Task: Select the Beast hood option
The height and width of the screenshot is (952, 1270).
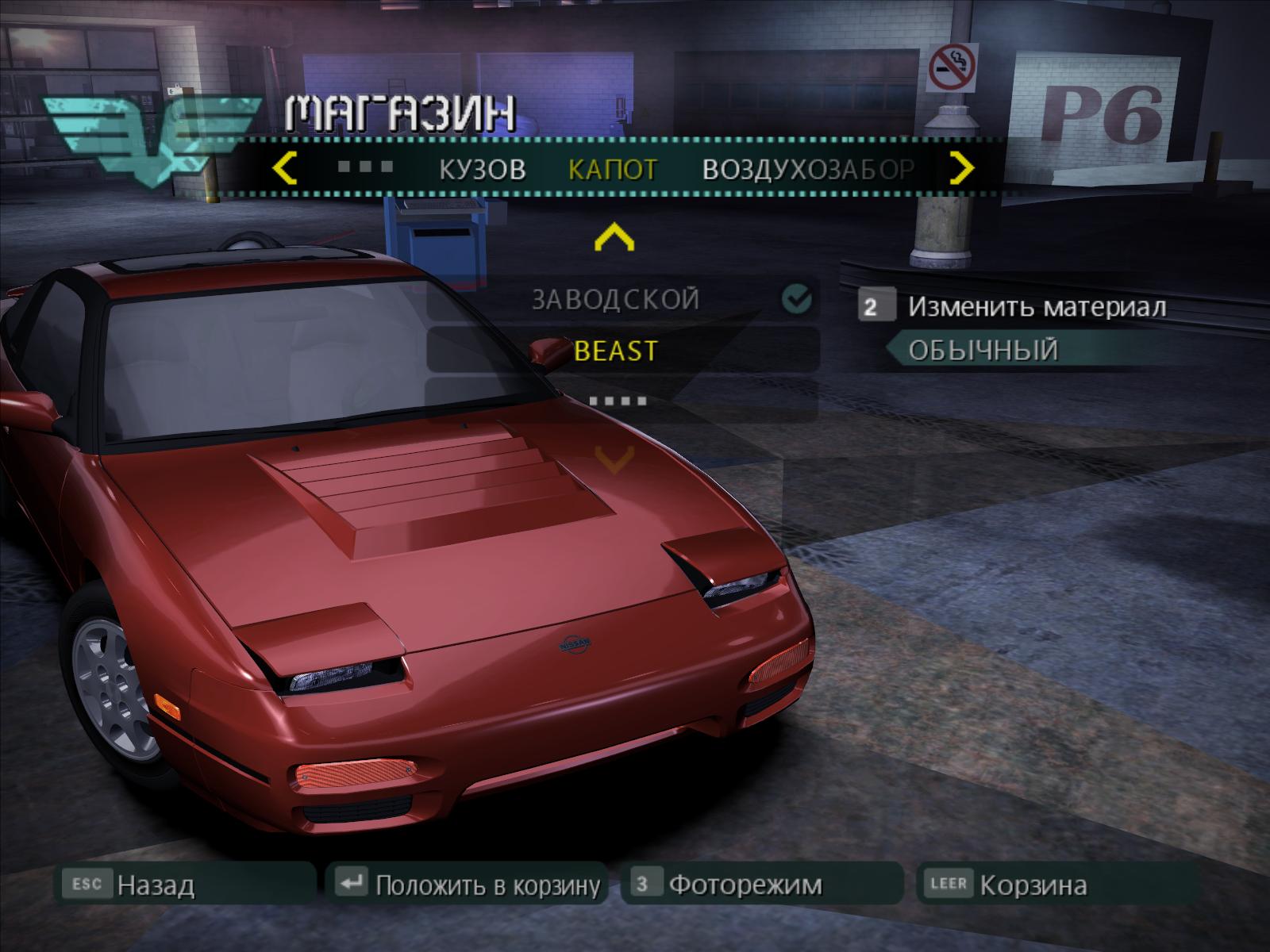Action: click(x=615, y=351)
